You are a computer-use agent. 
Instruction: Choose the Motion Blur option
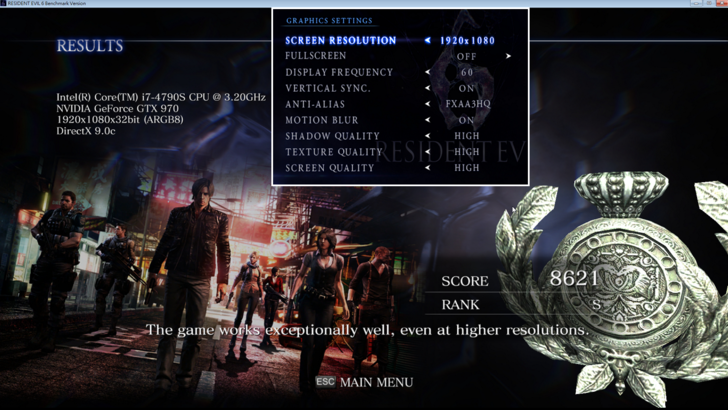coord(318,120)
